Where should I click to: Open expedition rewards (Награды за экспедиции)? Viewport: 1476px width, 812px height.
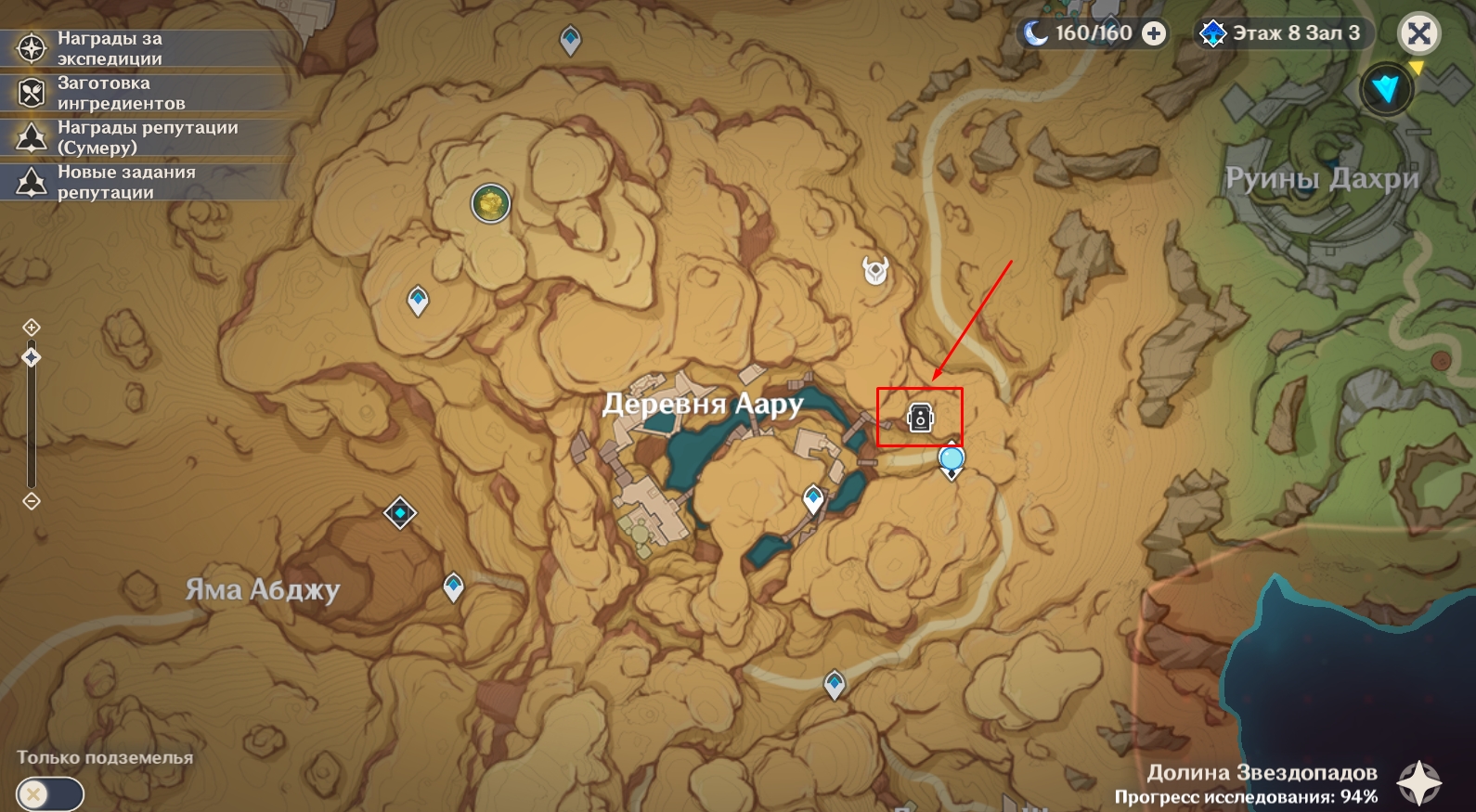coord(110,48)
